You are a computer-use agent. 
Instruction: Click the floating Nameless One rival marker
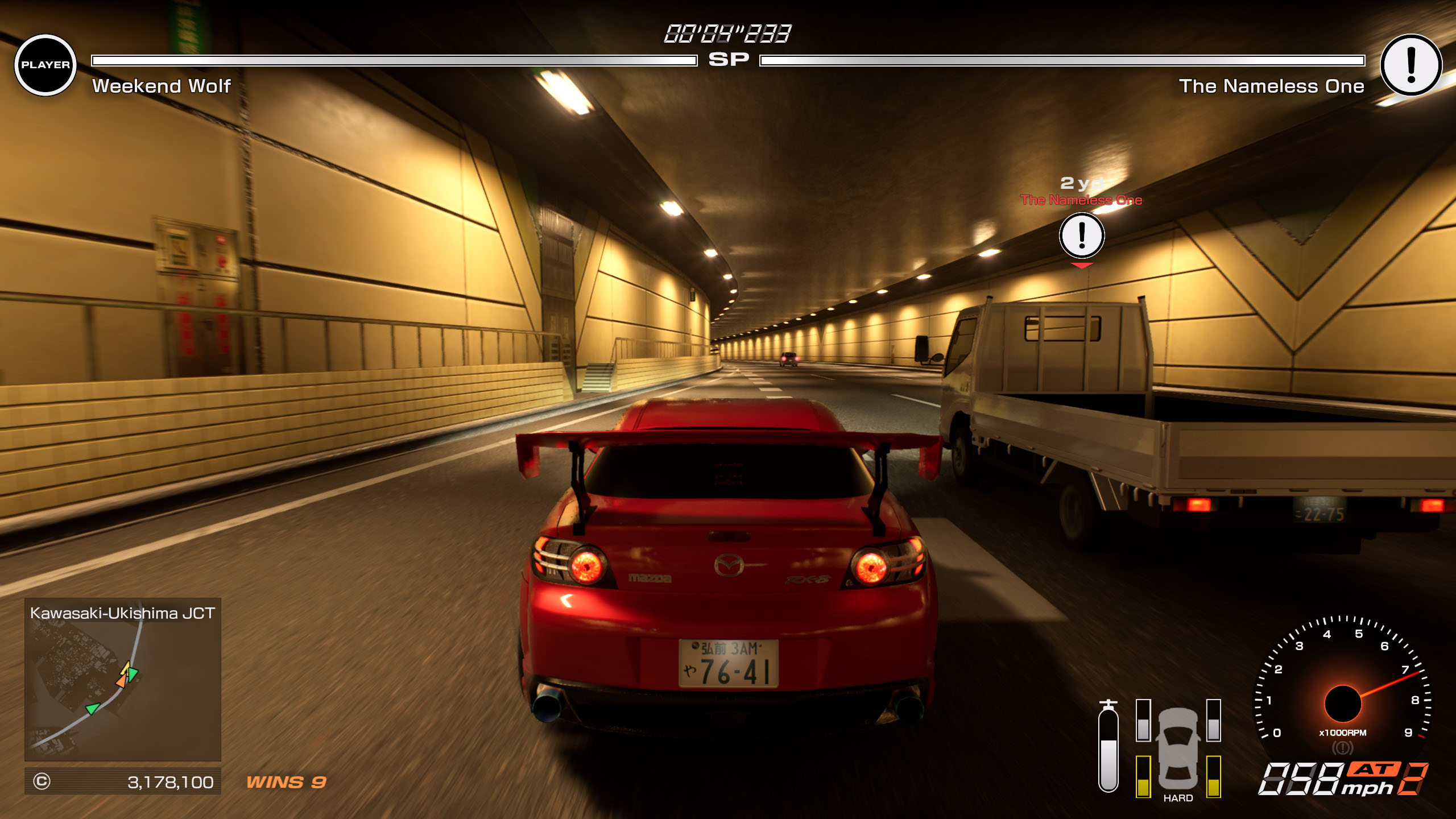(x=1082, y=235)
